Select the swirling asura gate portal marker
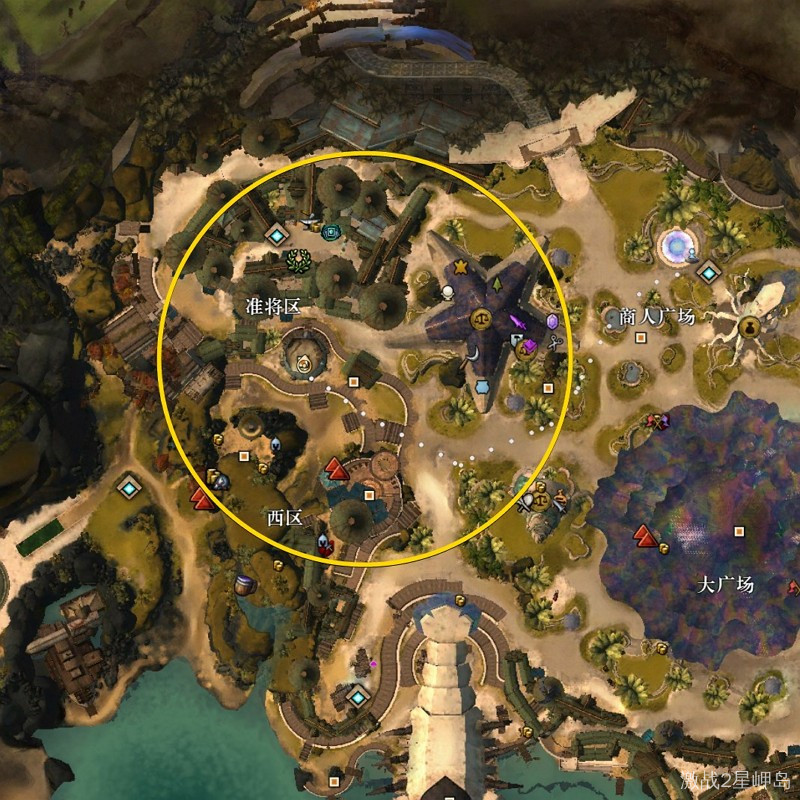The width and height of the screenshot is (800, 800). click(674, 243)
